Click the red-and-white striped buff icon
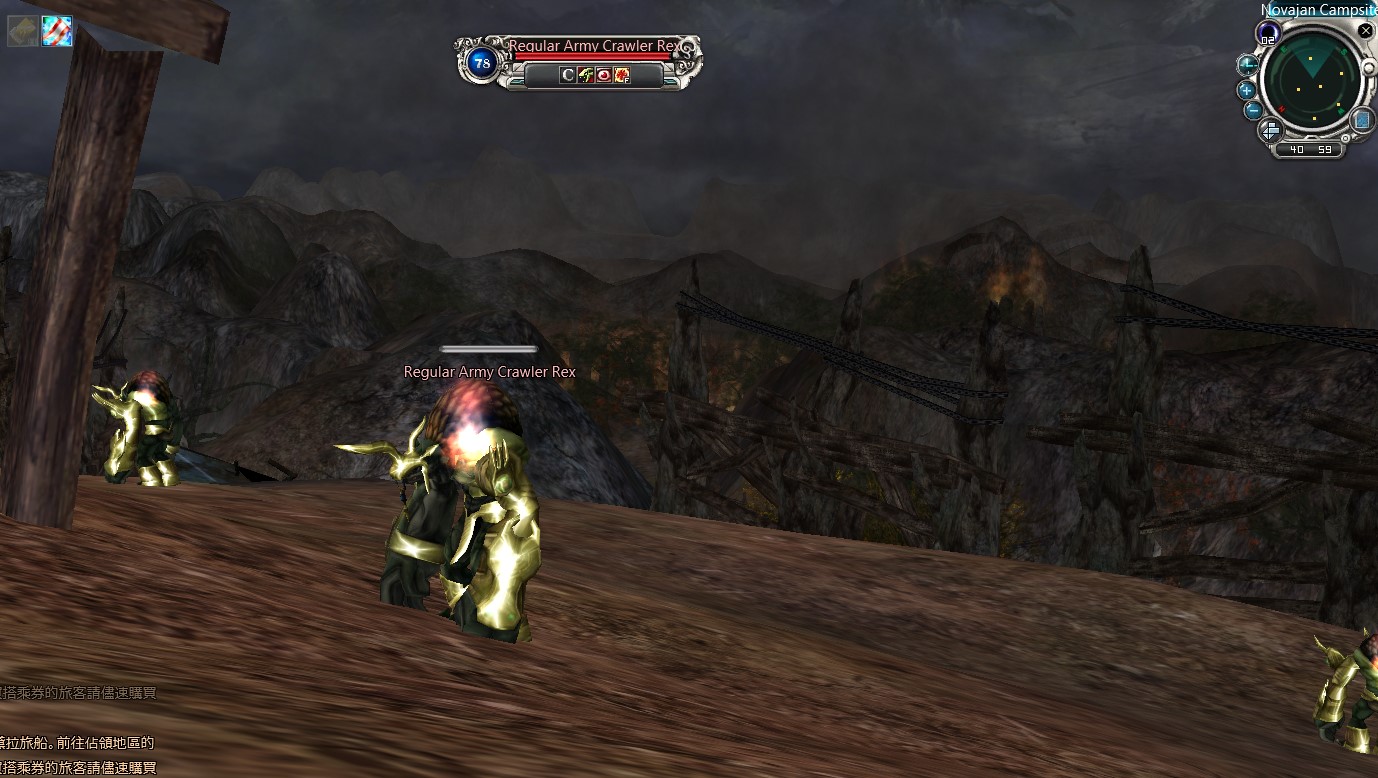This screenshot has width=1378, height=778. [x=55, y=32]
